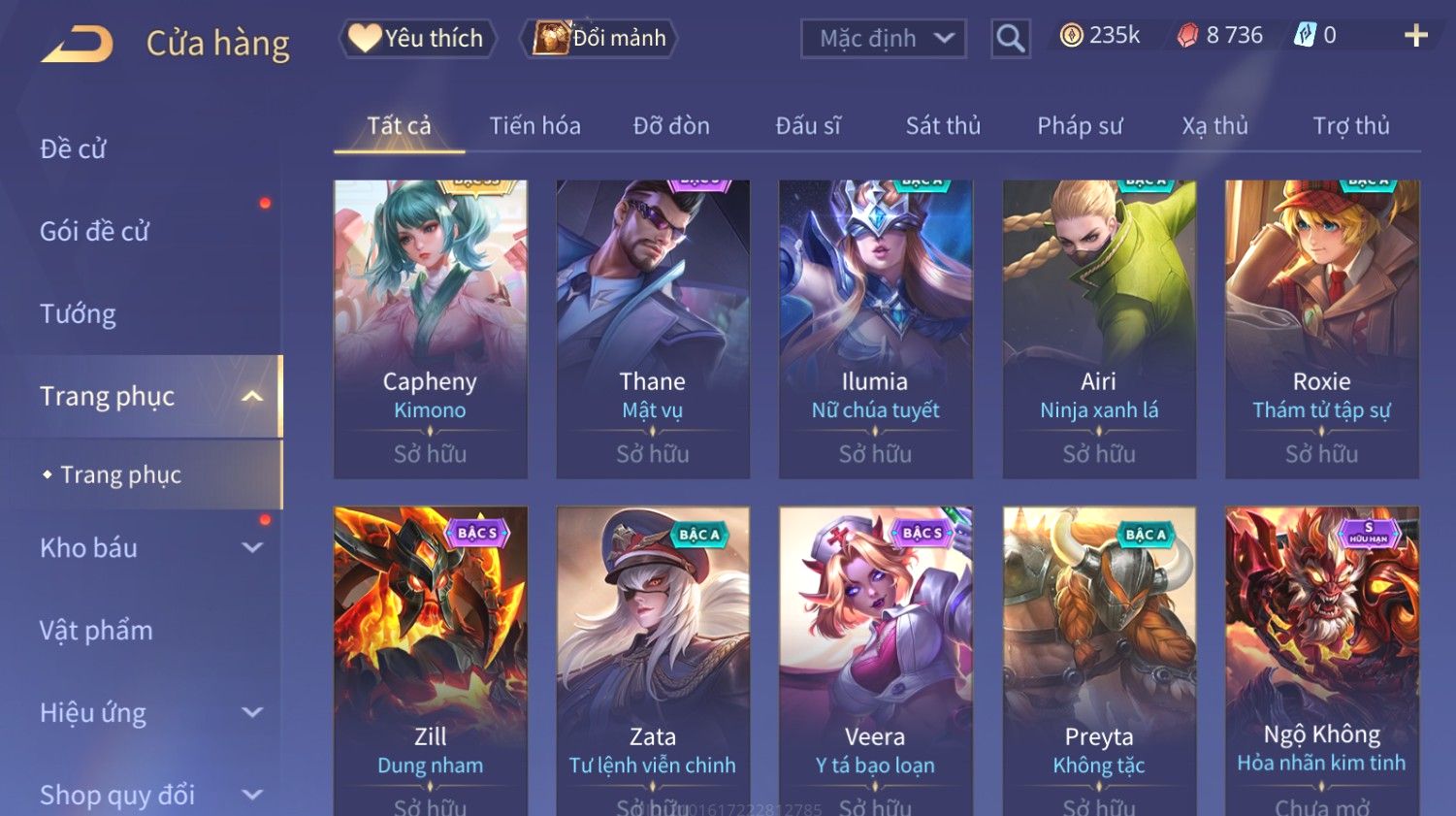
Task: Open the Vật phẩm items section
Action: click(x=96, y=631)
